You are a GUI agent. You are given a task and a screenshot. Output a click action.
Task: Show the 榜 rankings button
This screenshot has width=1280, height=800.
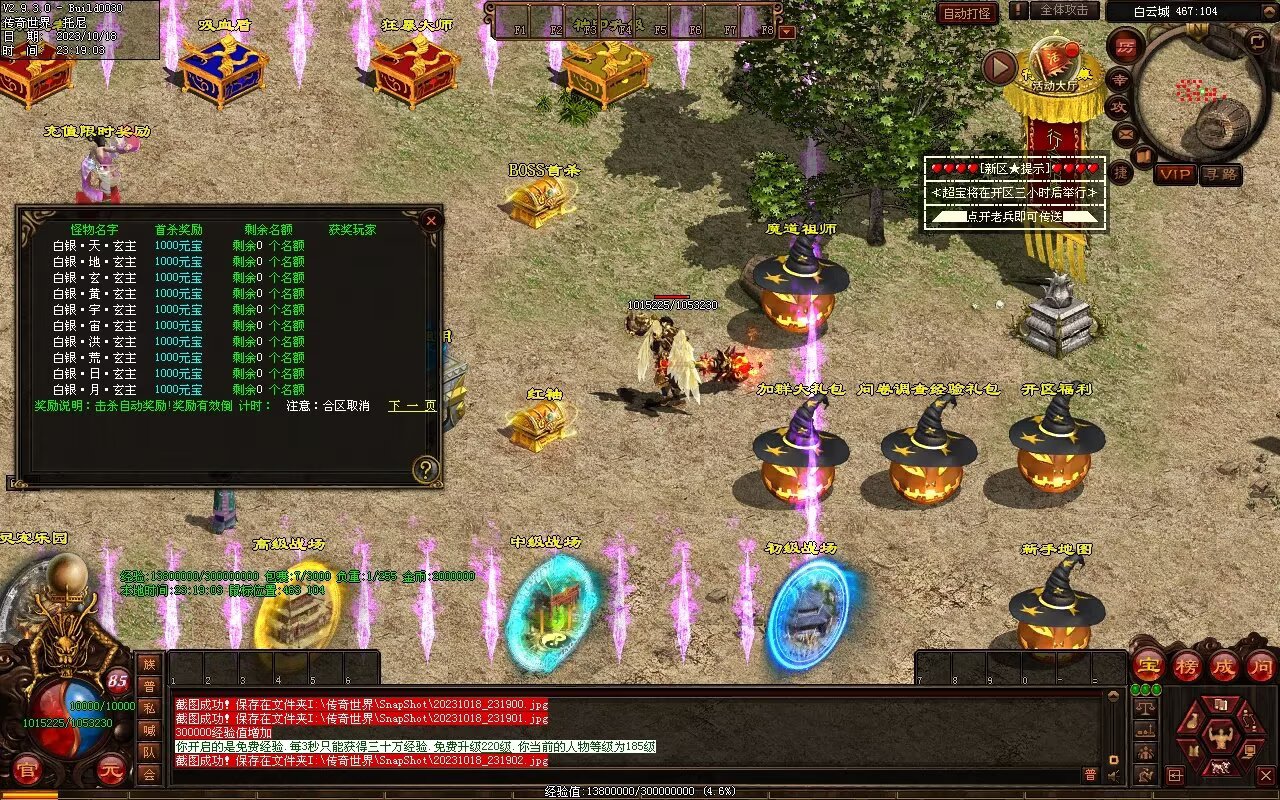click(x=1186, y=665)
